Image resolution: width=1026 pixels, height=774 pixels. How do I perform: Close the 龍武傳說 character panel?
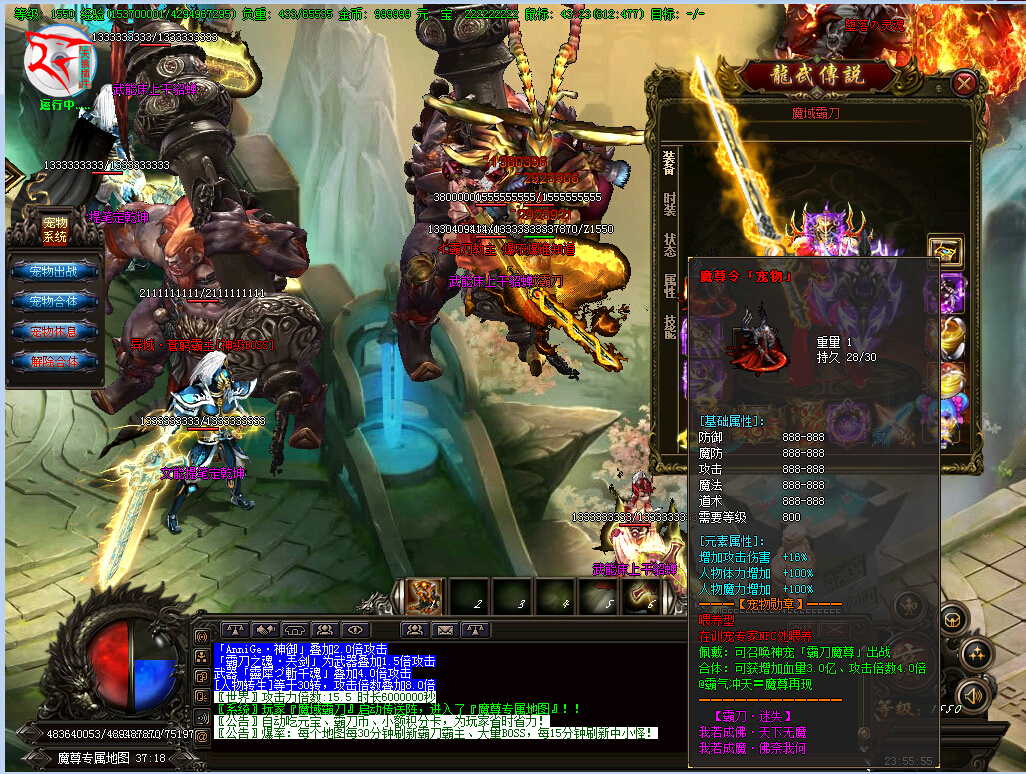click(964, 83)
